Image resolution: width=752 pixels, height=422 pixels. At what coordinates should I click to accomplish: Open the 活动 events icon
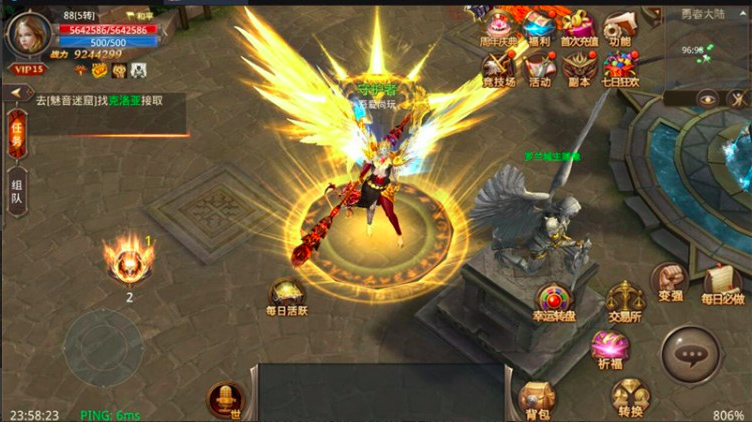pos(539,67)
